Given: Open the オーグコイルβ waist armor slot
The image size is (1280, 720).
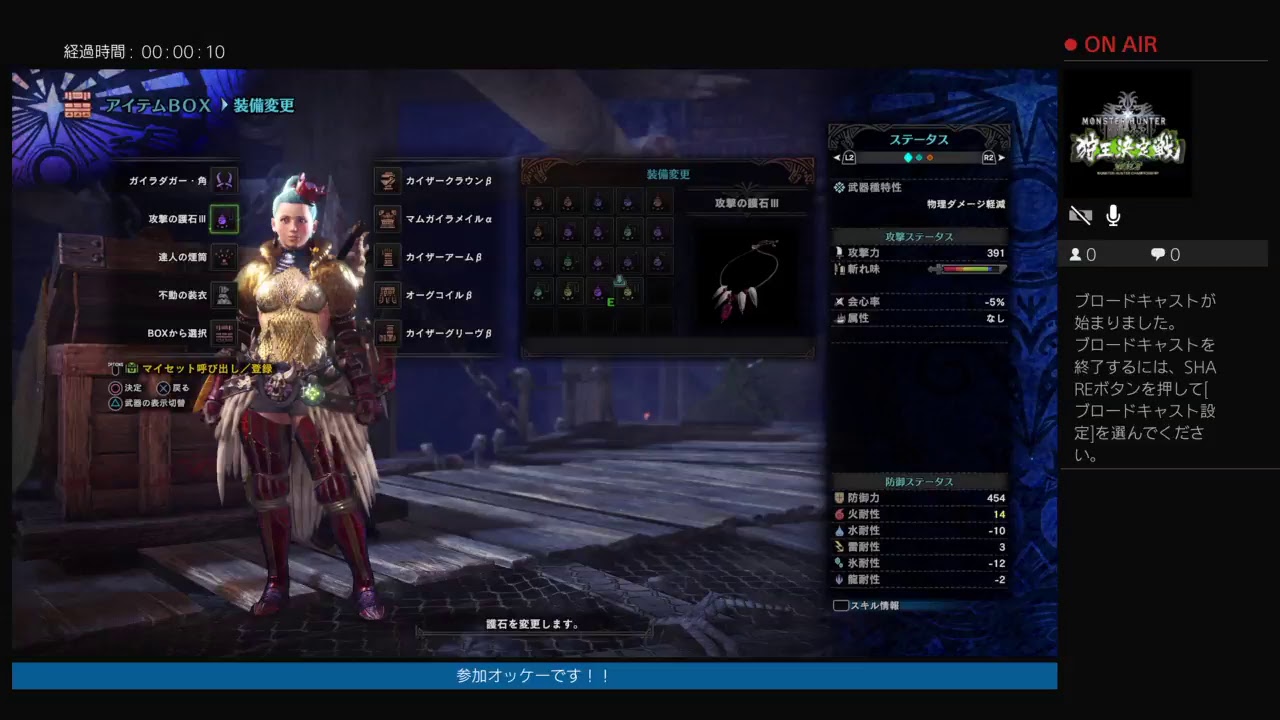Looking at the screenshot, I should click(x=388, y=295).
